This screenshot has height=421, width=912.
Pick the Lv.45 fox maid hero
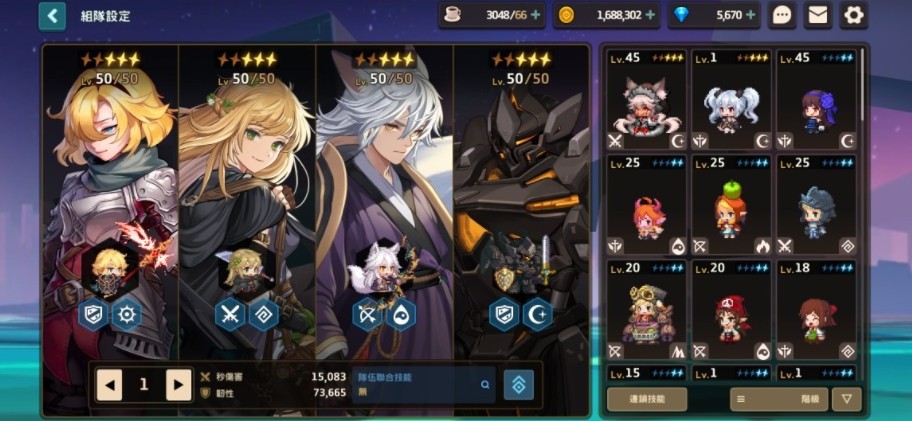coord(647,100)
